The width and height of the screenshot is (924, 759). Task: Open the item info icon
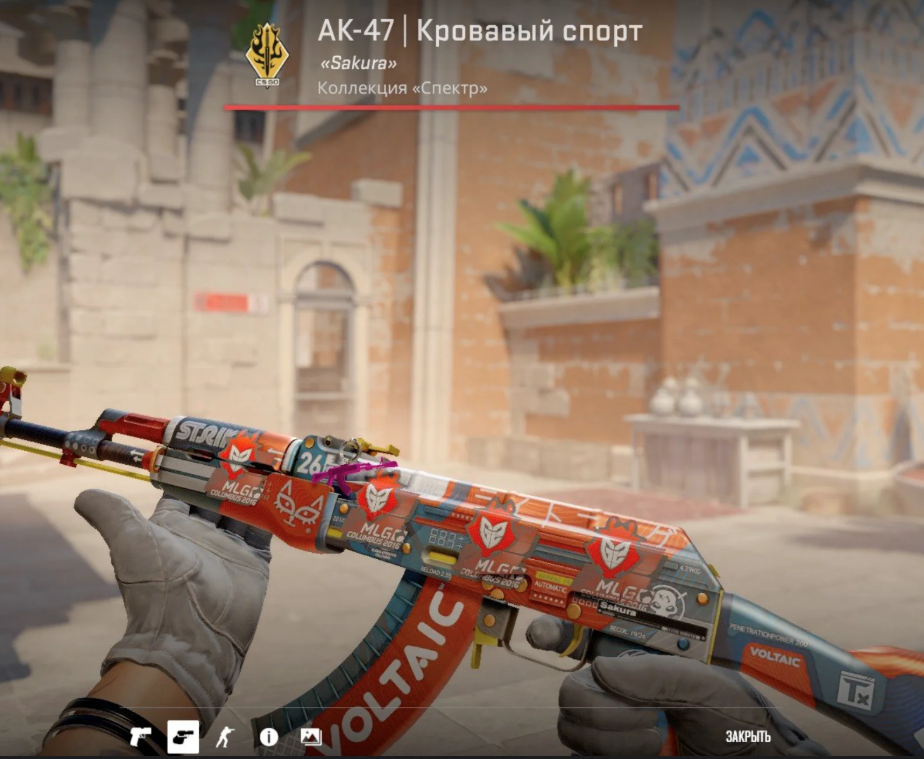click(268, 737)
